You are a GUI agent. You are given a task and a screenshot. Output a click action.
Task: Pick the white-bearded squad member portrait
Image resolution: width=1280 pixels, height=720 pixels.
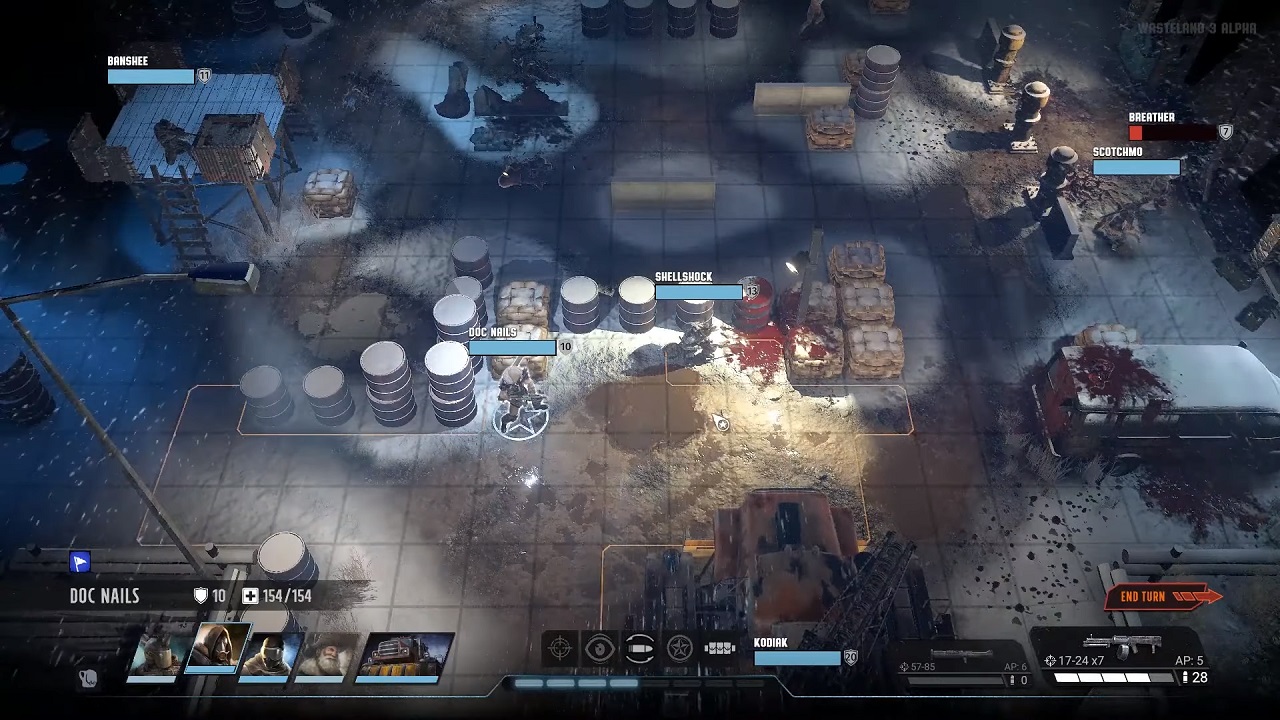[x=326, y=656]
